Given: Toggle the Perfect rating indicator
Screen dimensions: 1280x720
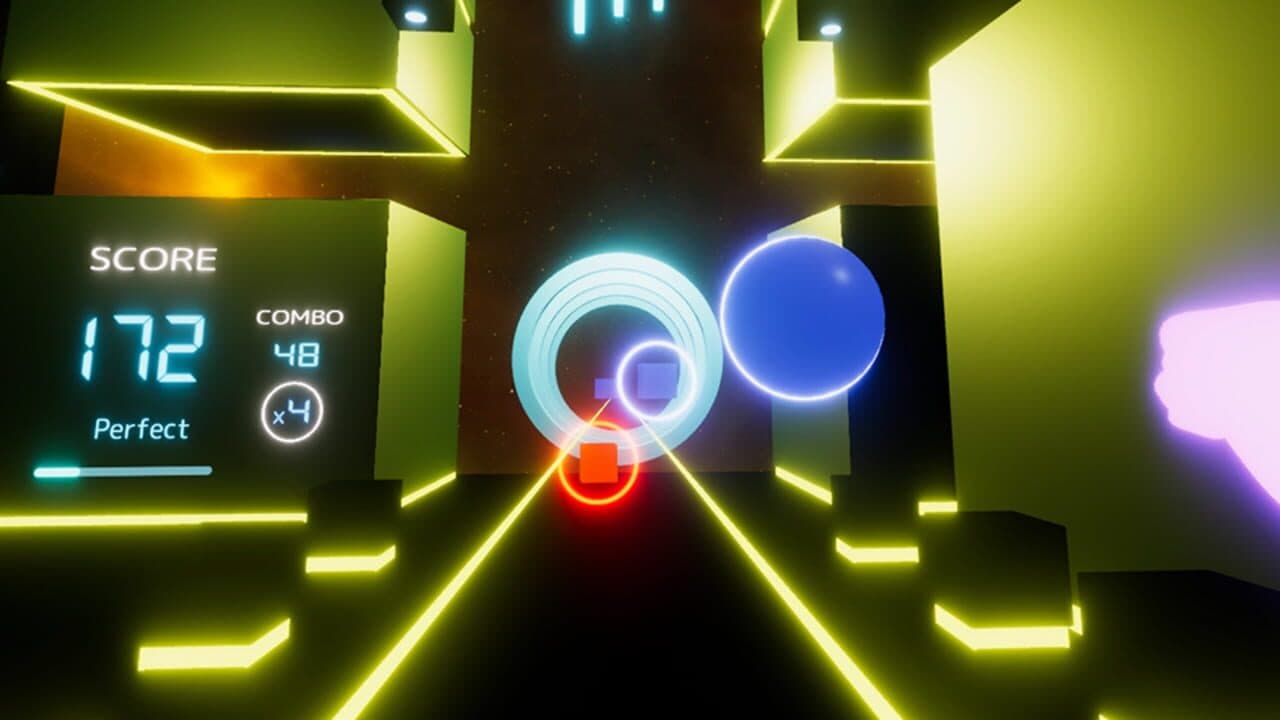Looking at the screenshot, I should 140,430.
